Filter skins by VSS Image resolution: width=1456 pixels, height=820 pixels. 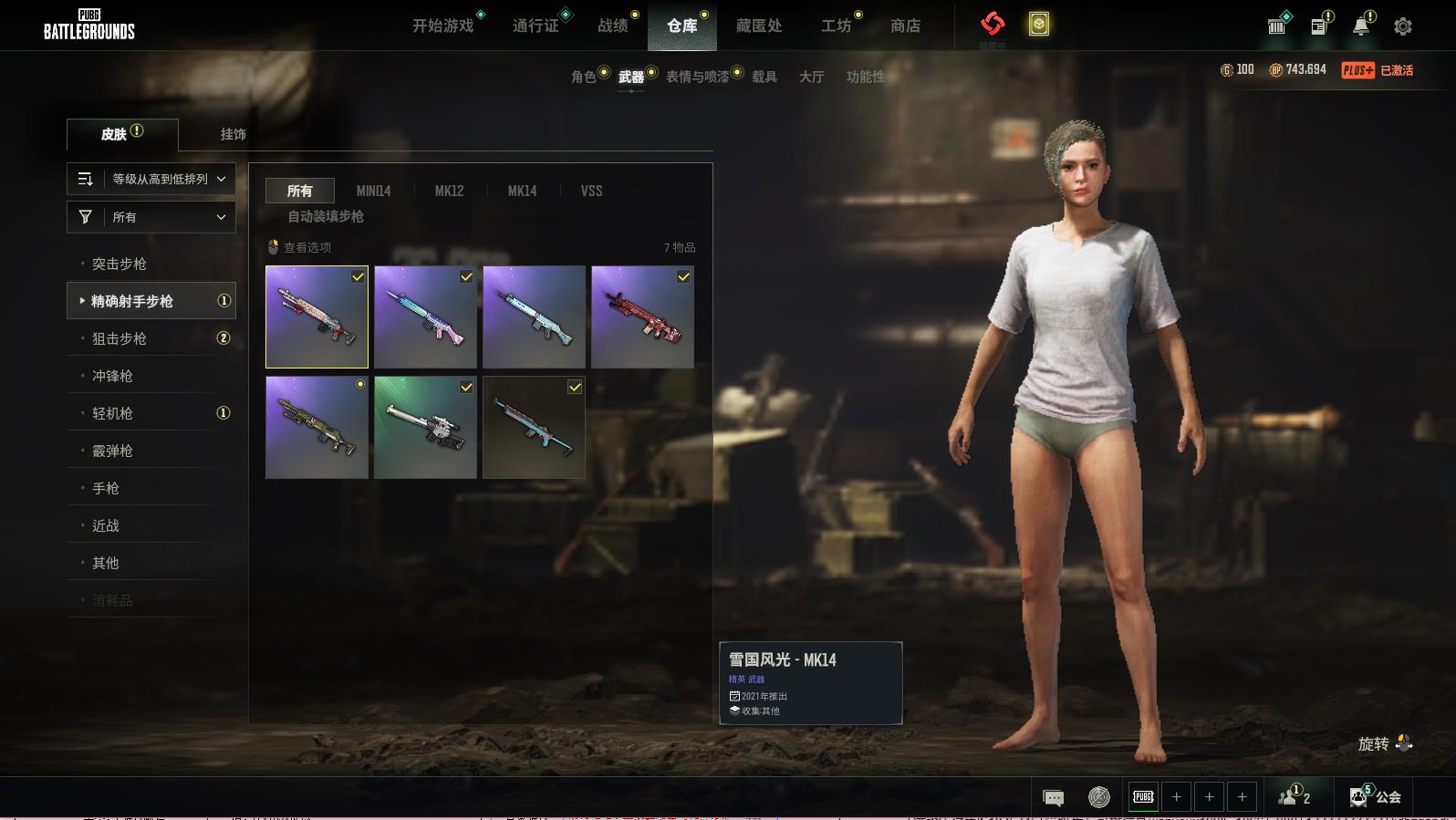point(591,191)
